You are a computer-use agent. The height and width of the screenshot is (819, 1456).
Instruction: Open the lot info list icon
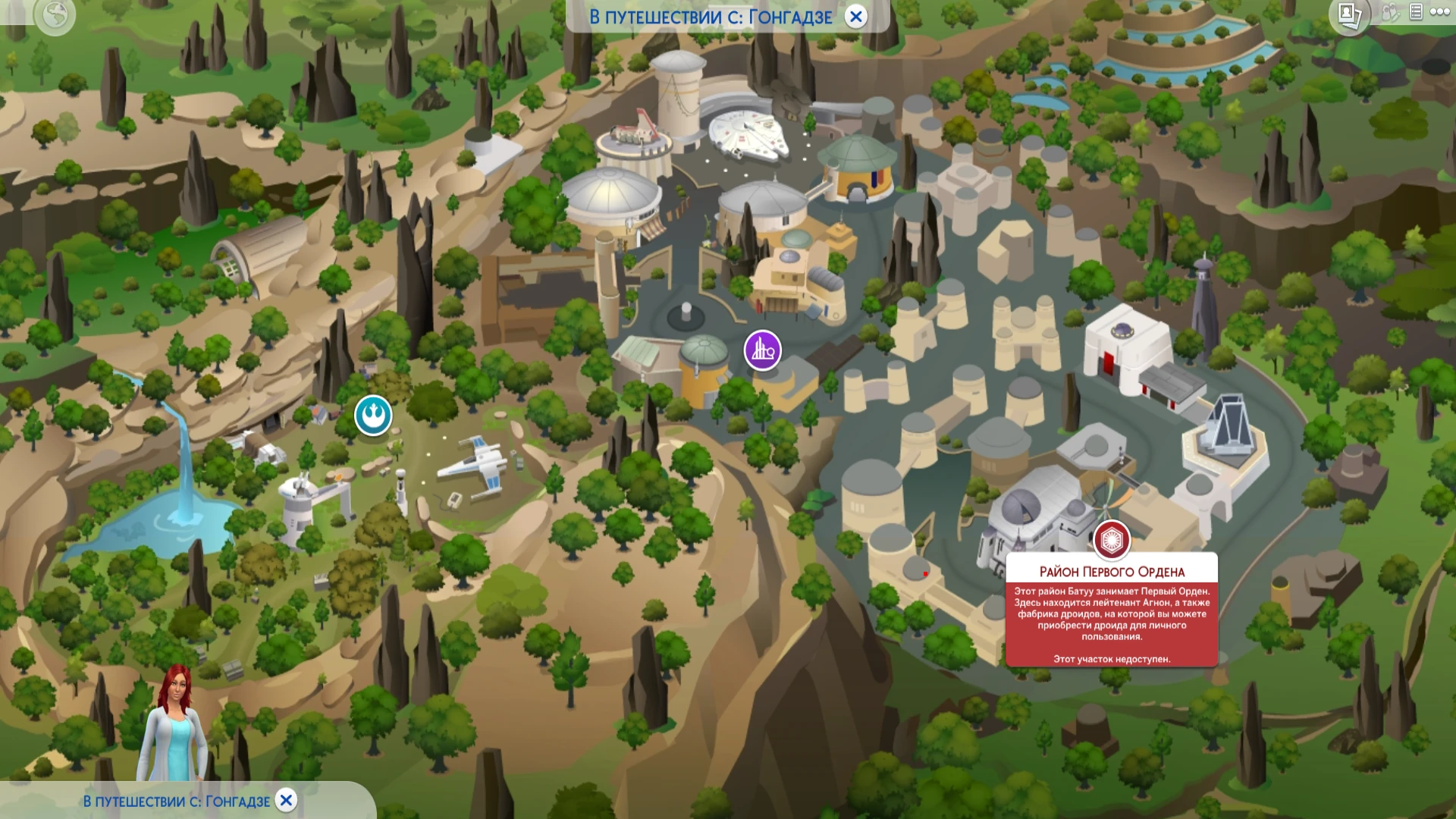tap(1417, 13)
